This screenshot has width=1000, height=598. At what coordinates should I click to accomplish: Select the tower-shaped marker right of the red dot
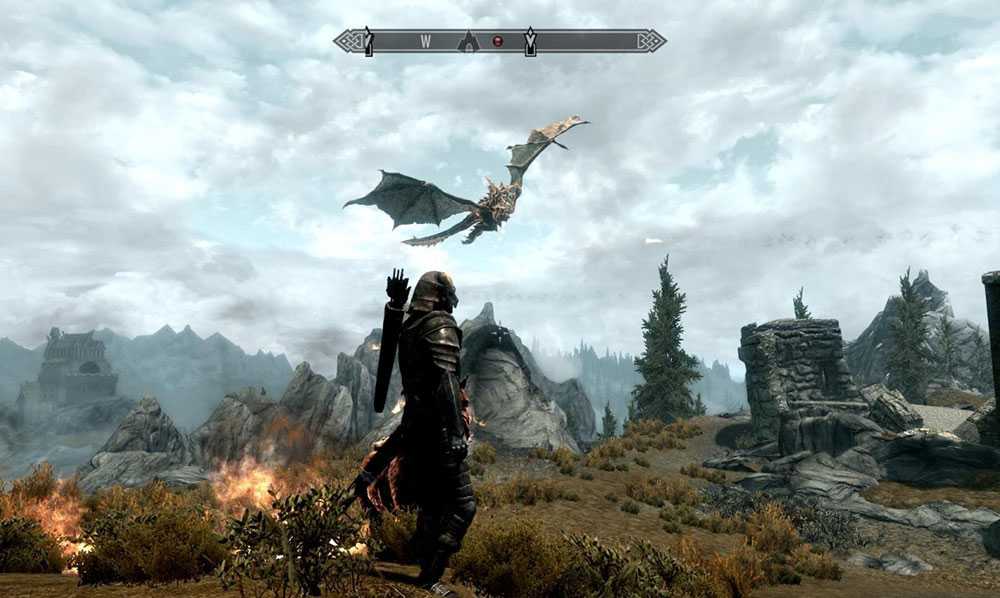pos(530,41)
